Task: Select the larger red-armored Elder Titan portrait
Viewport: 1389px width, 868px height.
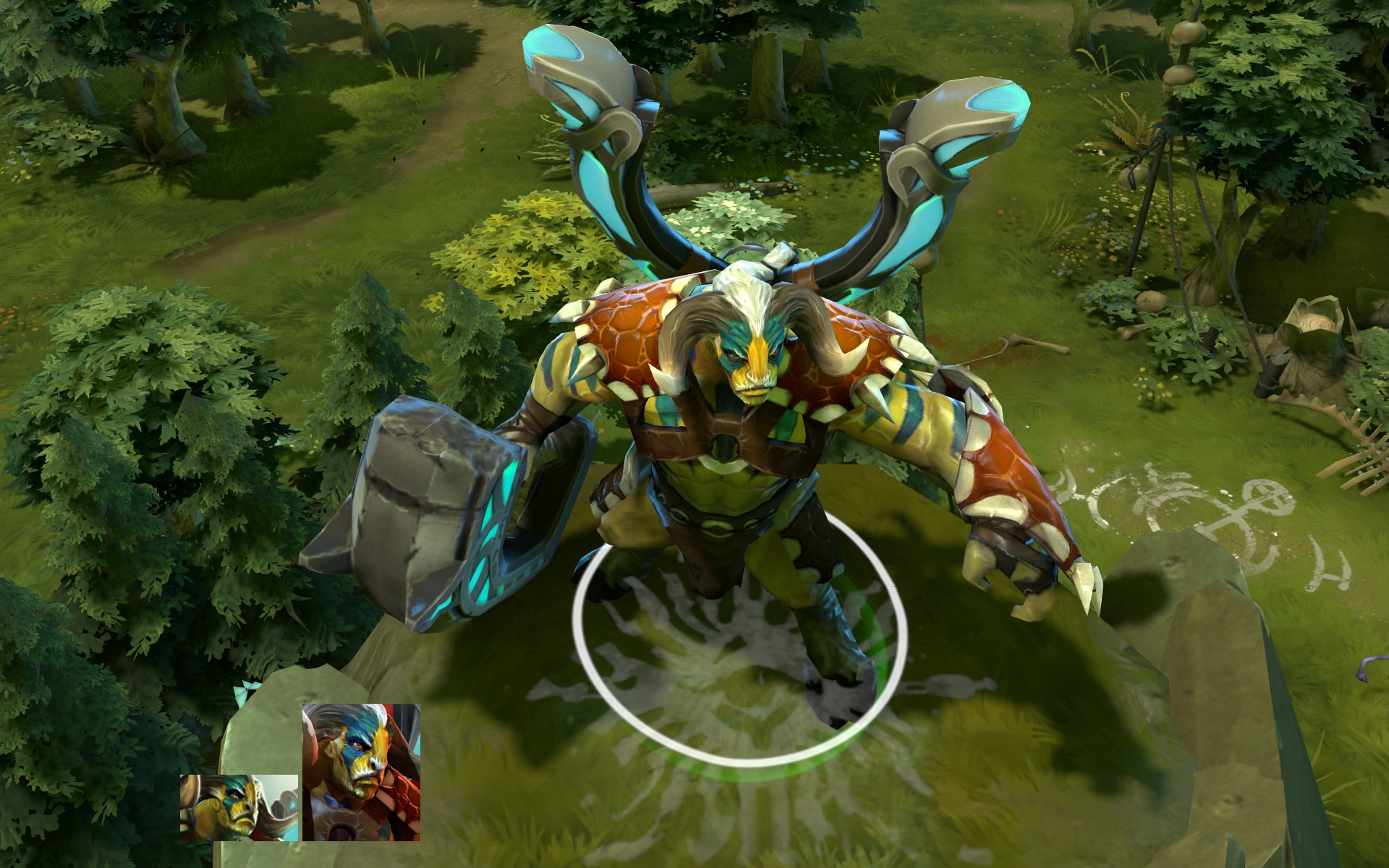Action: coord(361,772)
